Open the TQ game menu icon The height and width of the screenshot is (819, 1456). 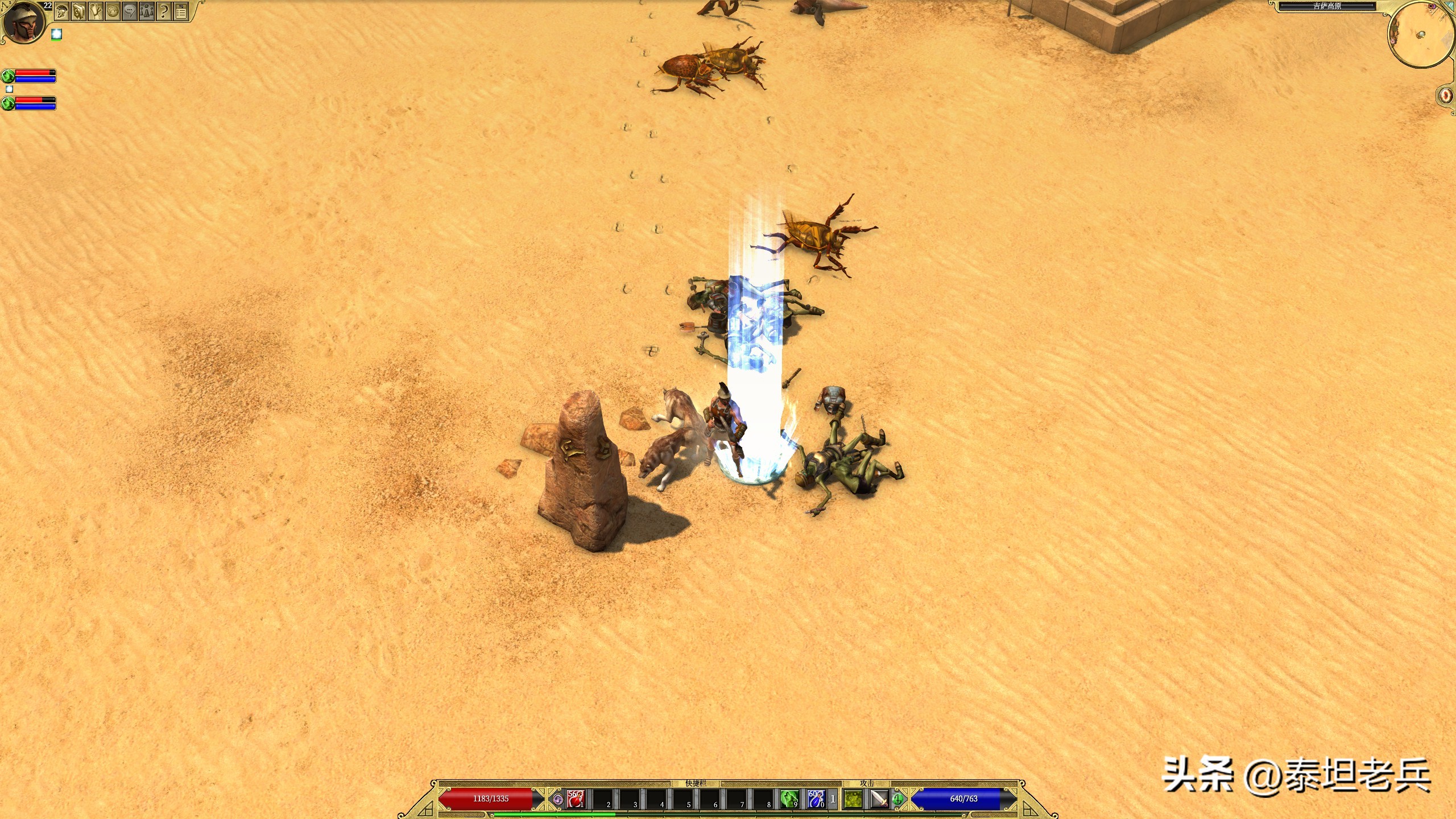(181, 11)
